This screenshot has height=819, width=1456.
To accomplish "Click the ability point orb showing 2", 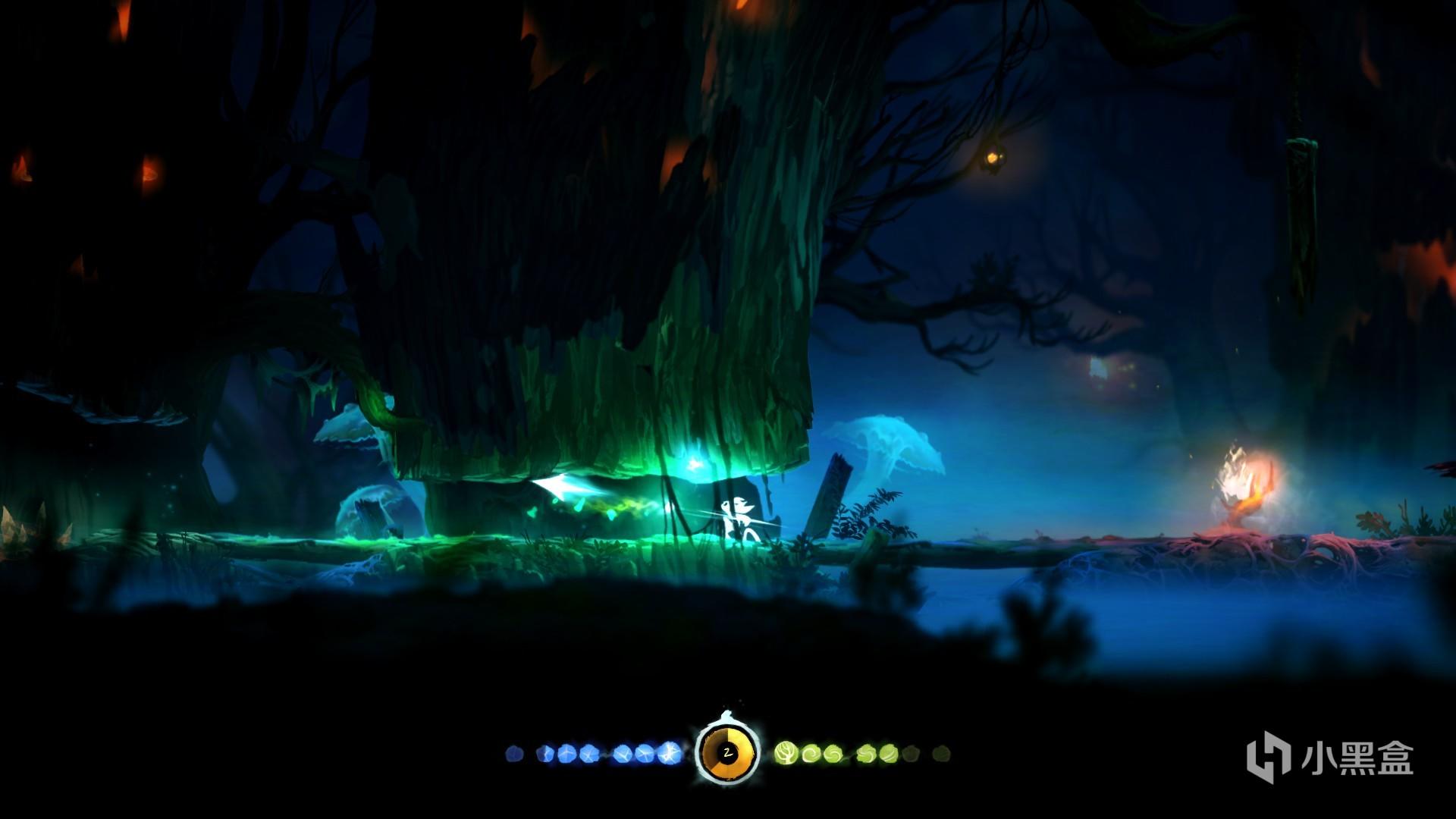I will point(727,753).
